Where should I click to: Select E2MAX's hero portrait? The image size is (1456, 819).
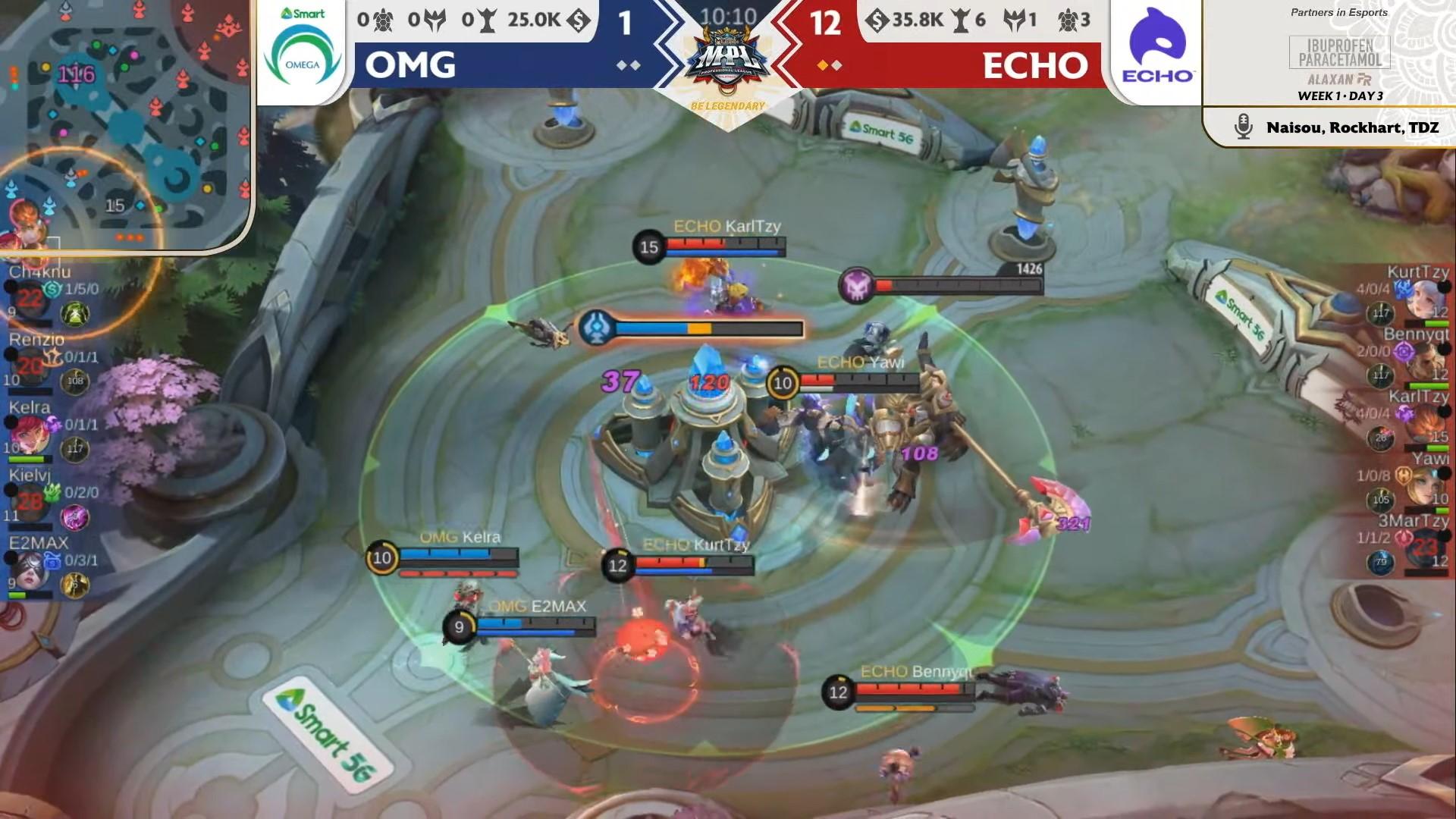coord(30,570)
